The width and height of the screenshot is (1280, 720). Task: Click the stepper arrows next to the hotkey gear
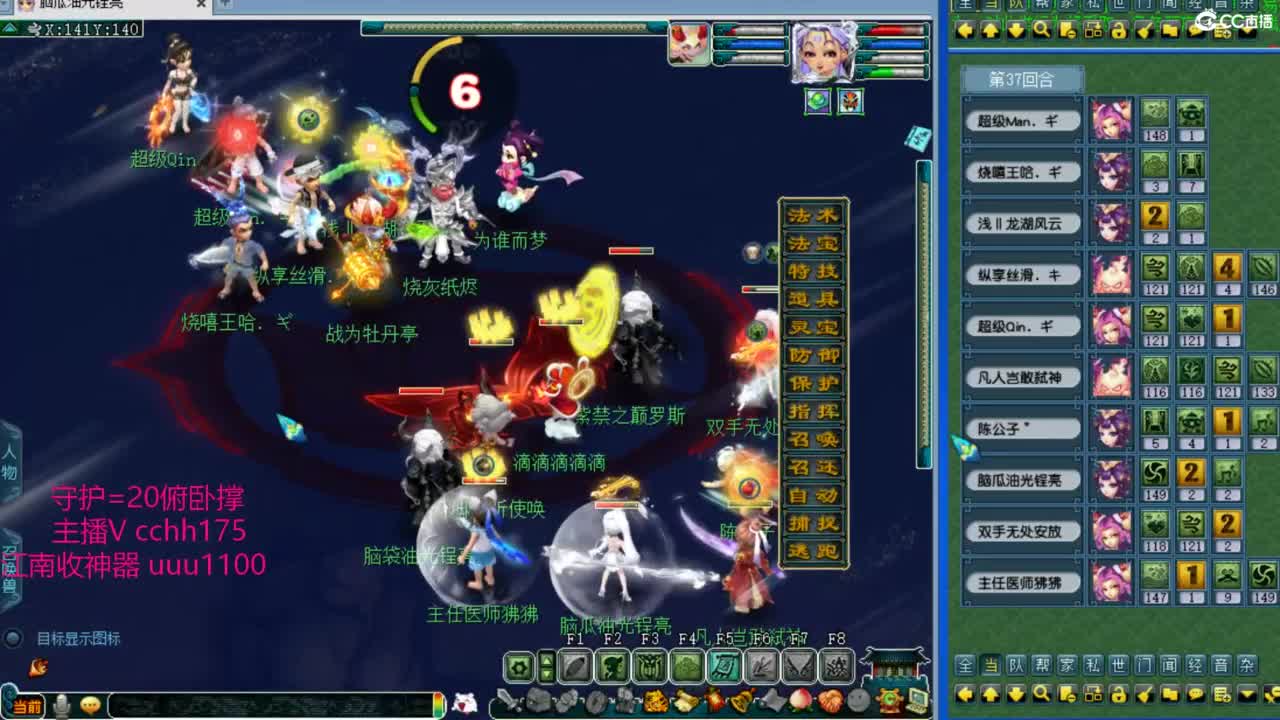tap(545, 664)
